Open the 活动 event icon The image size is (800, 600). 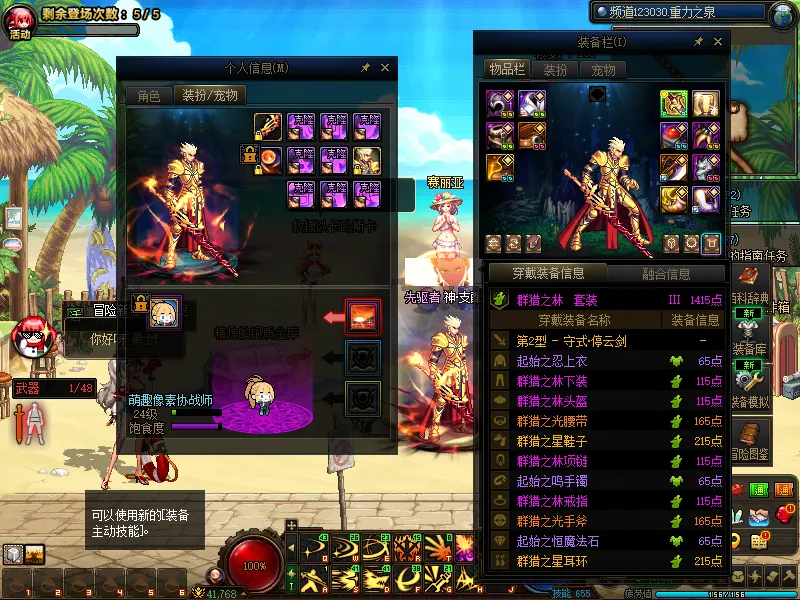tap(20, 21)
